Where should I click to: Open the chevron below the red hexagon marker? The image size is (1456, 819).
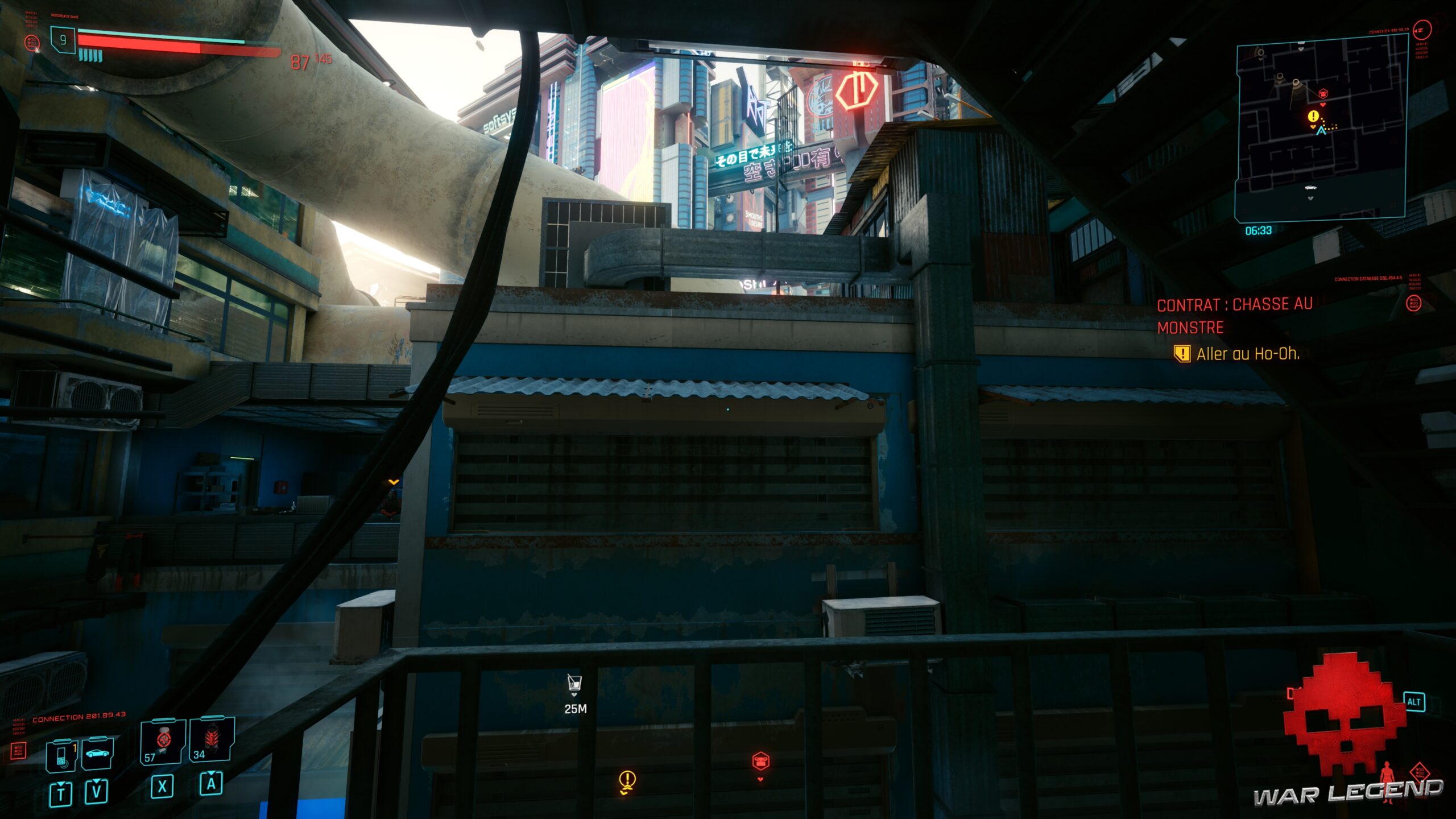(761, 780)
